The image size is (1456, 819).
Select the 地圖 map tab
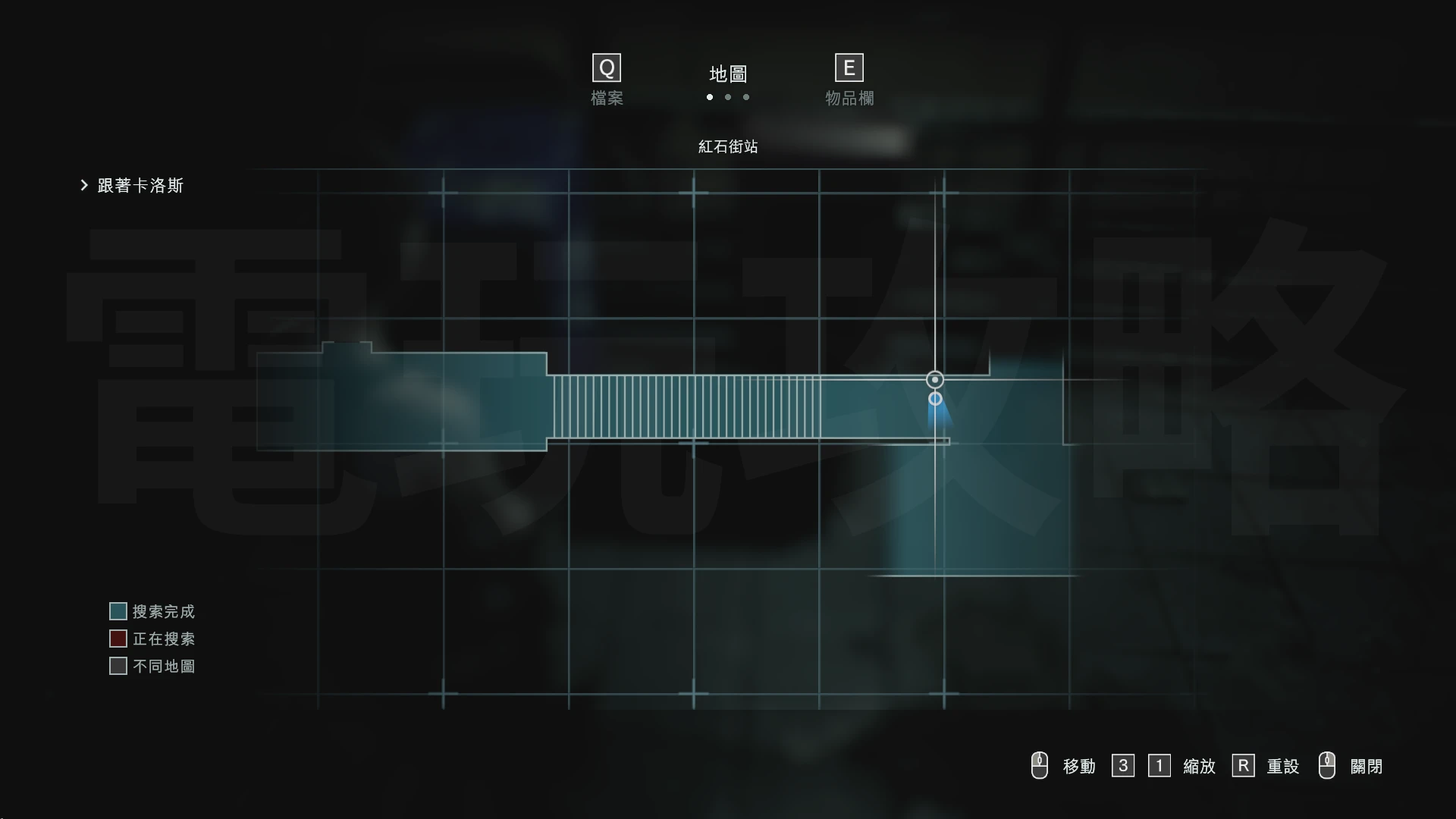[728, 74]
